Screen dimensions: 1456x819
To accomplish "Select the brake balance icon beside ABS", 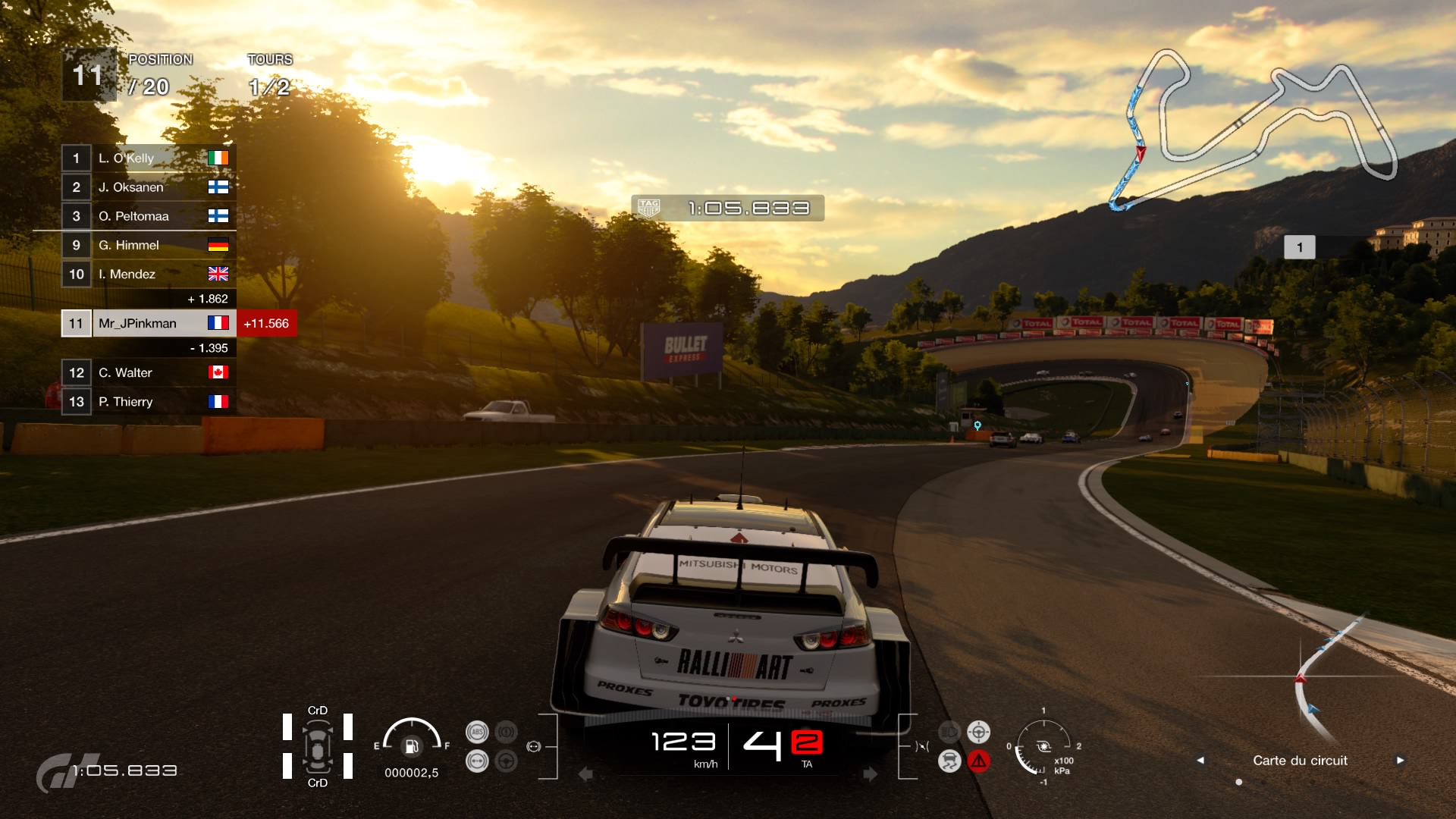I will tap(478, 761).
